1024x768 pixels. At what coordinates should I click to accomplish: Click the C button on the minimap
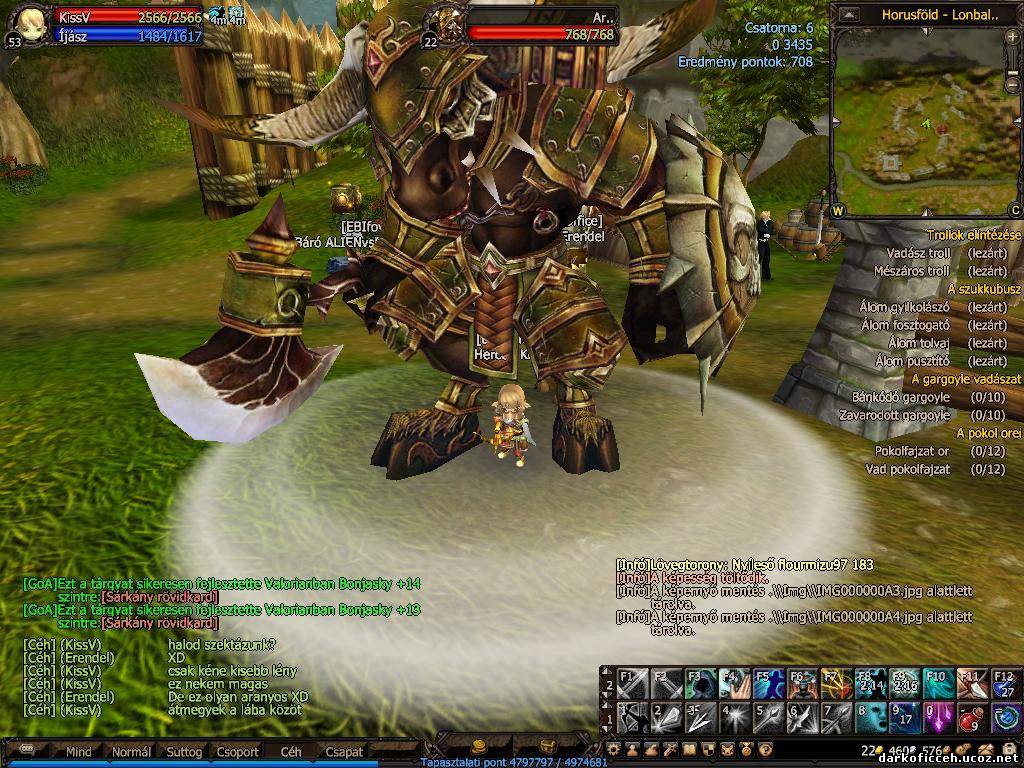click(1015, 210)
